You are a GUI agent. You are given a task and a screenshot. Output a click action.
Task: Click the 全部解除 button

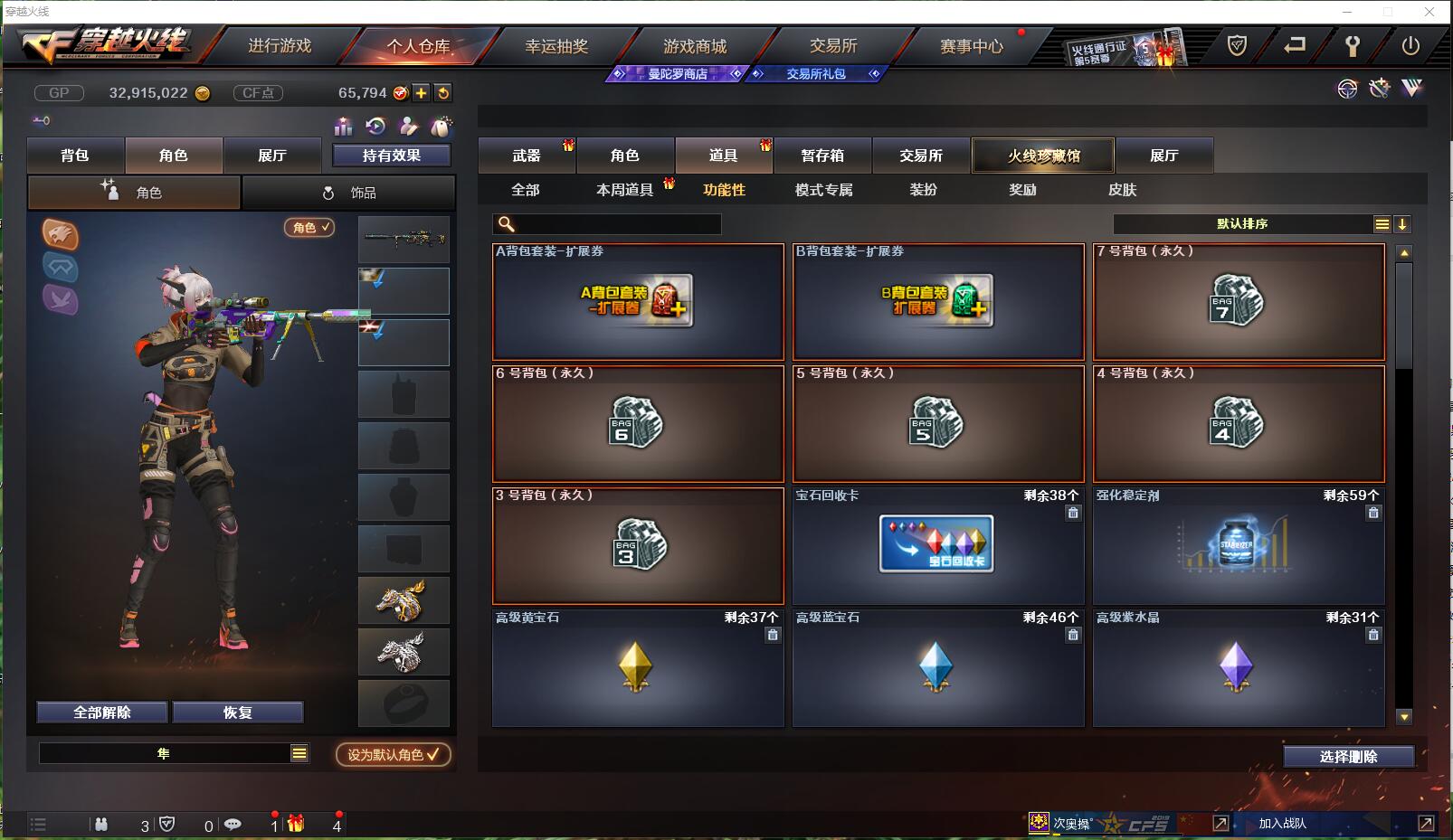pos(100,712)
